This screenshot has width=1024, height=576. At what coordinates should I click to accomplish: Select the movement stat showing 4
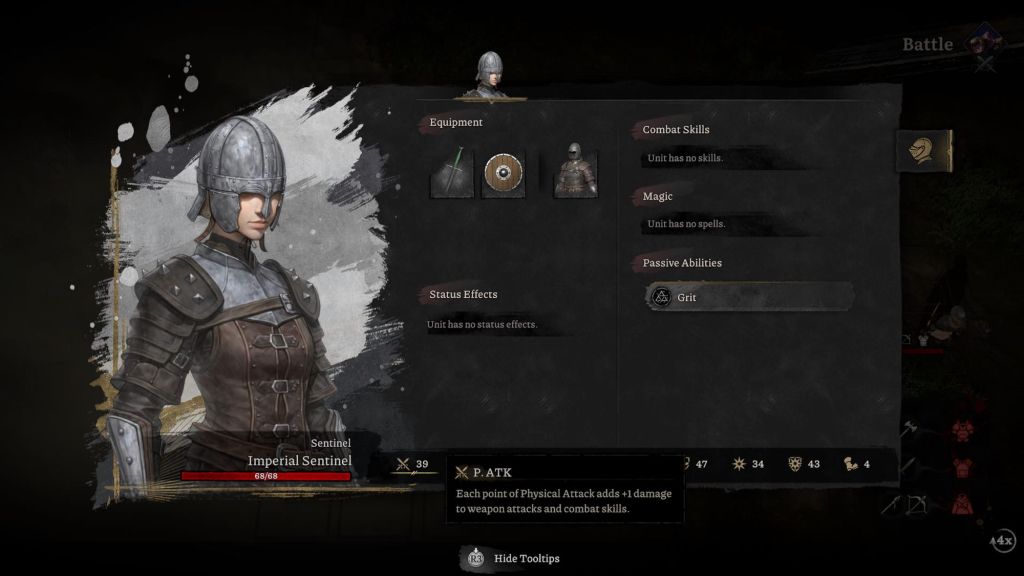click(856, 464)
